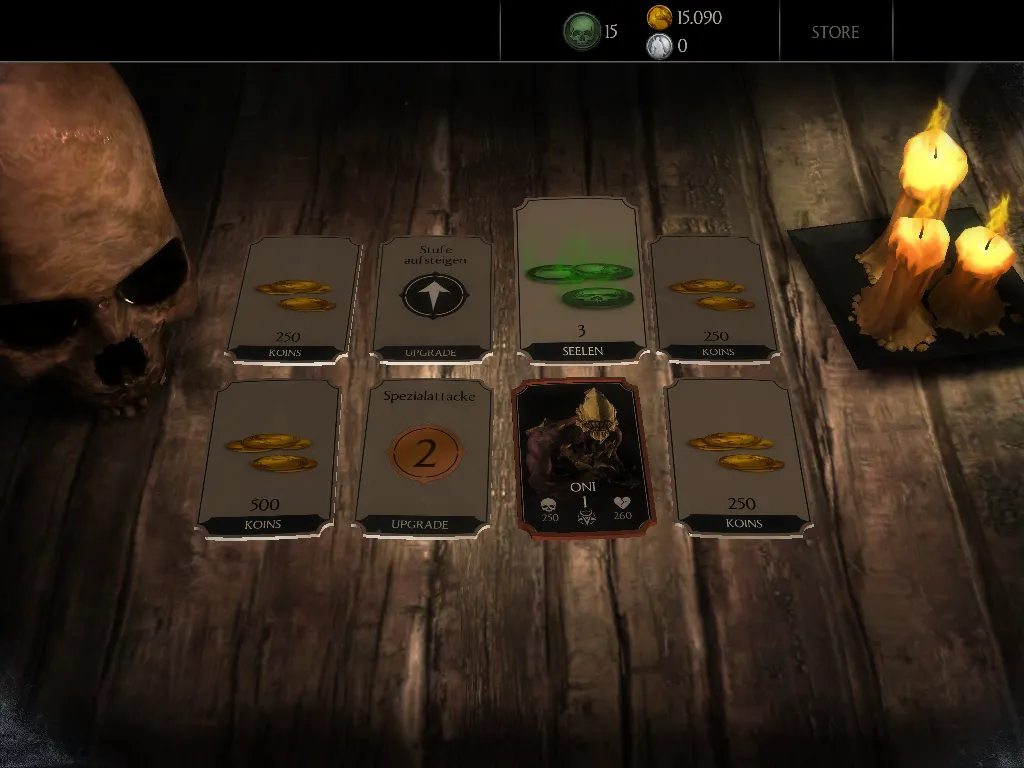Select the Spezialattacke upgrade card
Viewport: 1024px width, 768px height.
pyautogui.click(x=424, y=457)
